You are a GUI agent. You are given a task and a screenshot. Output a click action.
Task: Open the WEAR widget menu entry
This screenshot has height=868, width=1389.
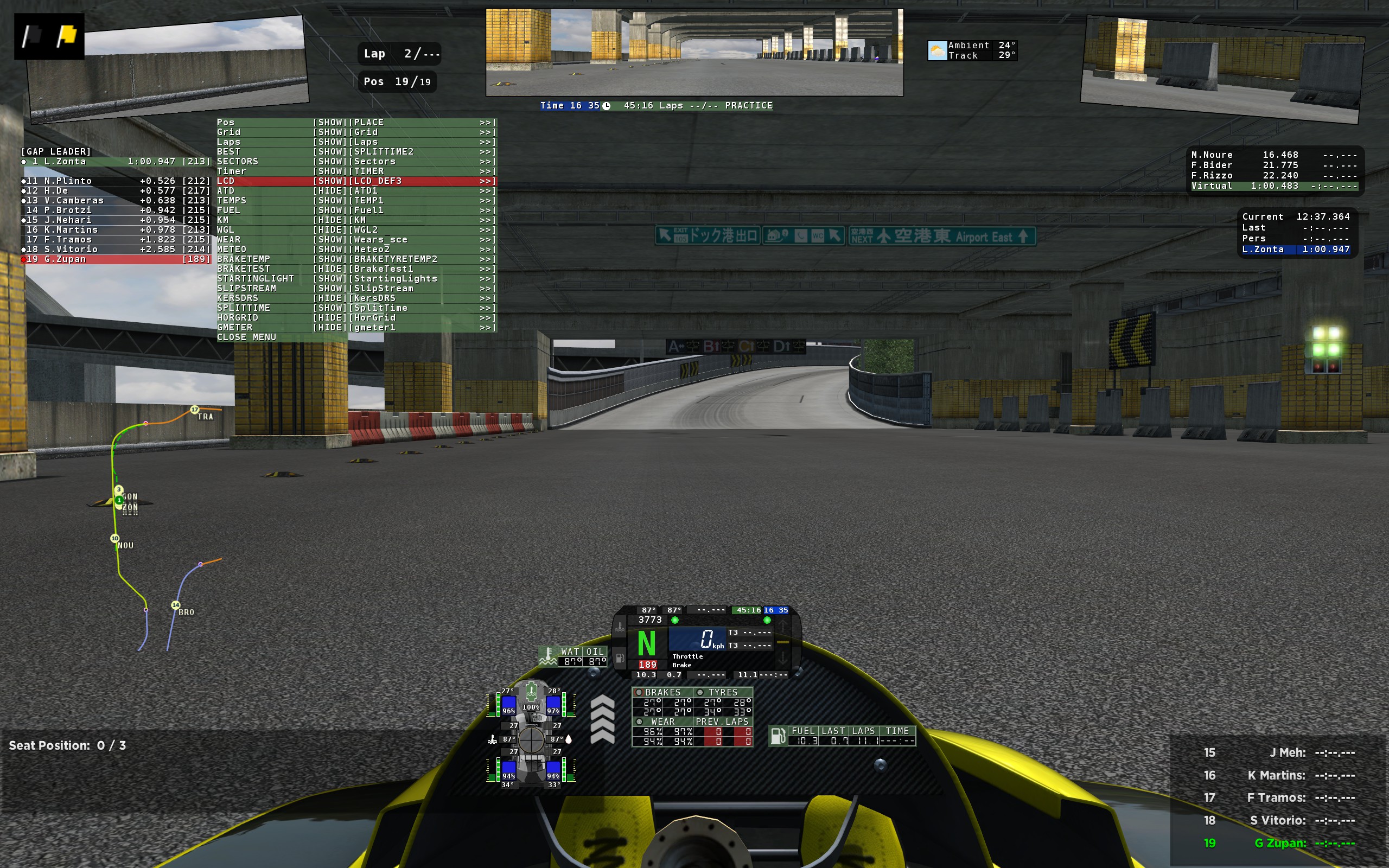(x=356, y=239)
